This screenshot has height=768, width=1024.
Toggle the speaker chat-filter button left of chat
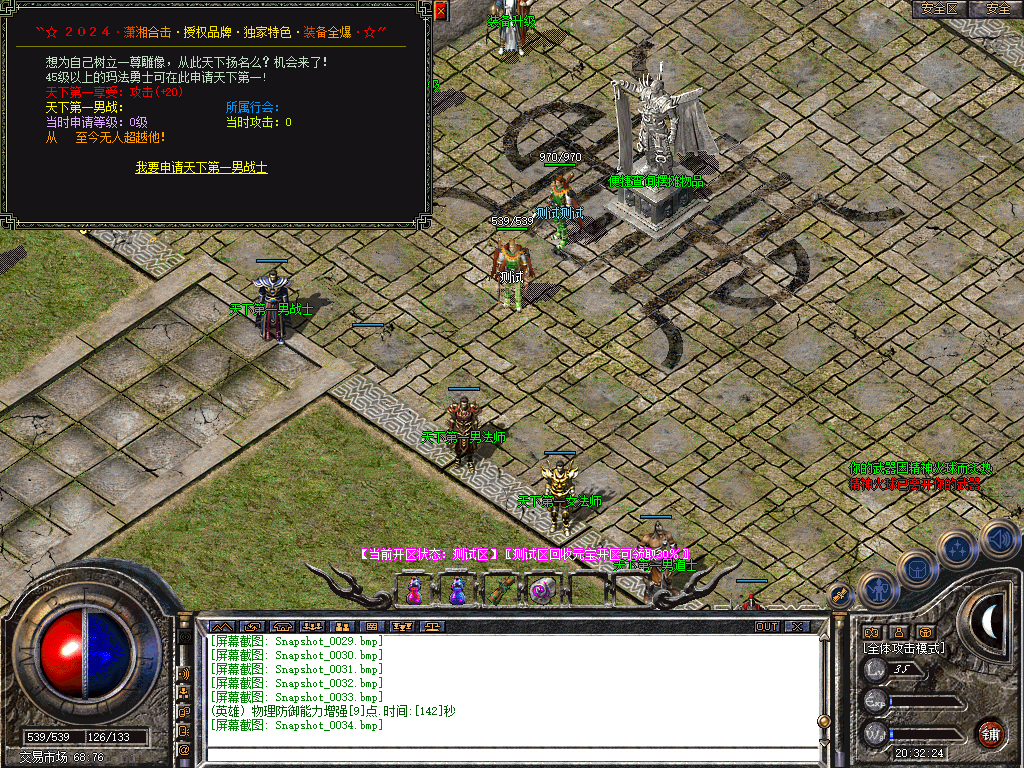coord(184,673)
